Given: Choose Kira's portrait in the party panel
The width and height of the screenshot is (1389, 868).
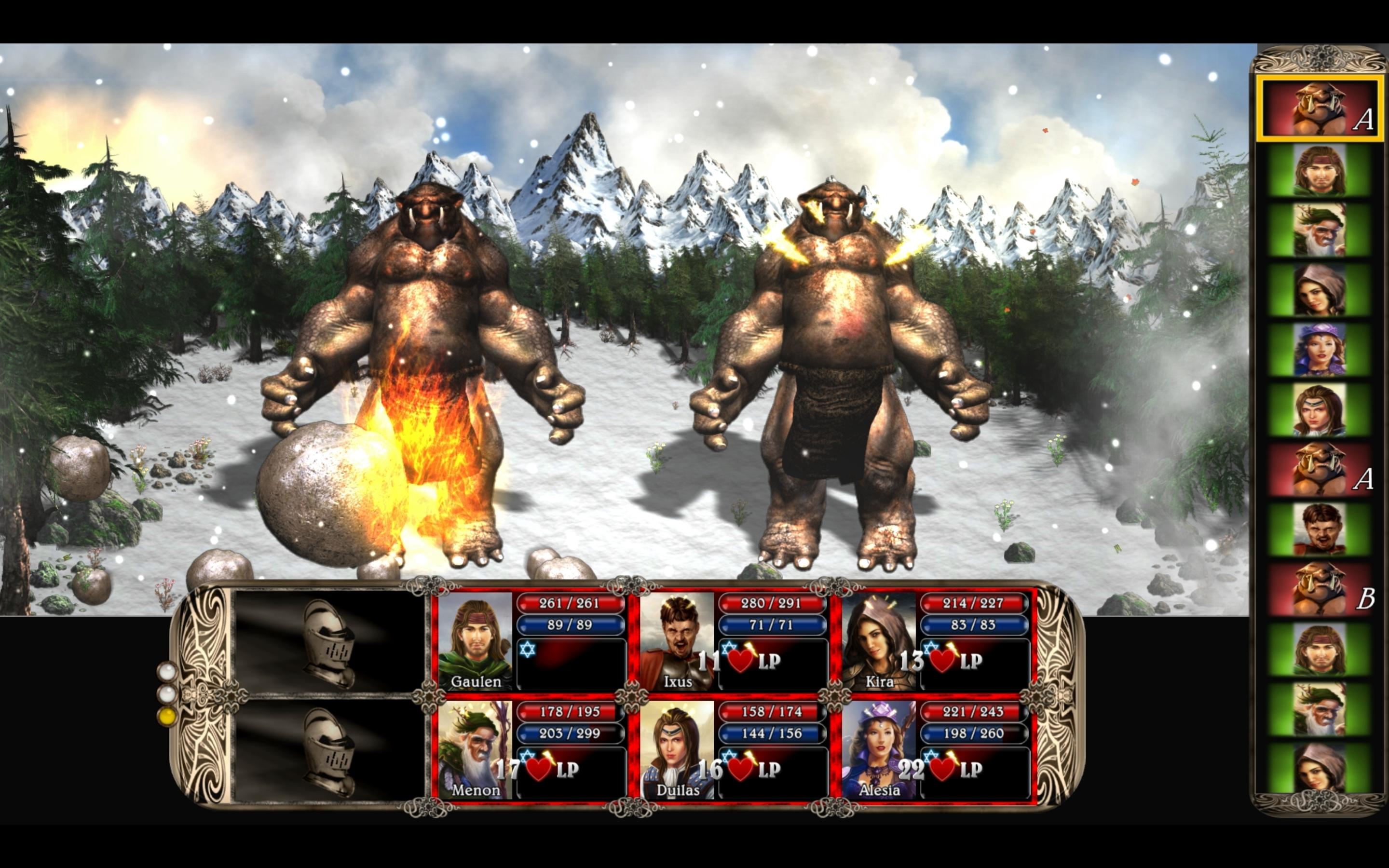Looking at the screenshot, I should coord(879,641).
